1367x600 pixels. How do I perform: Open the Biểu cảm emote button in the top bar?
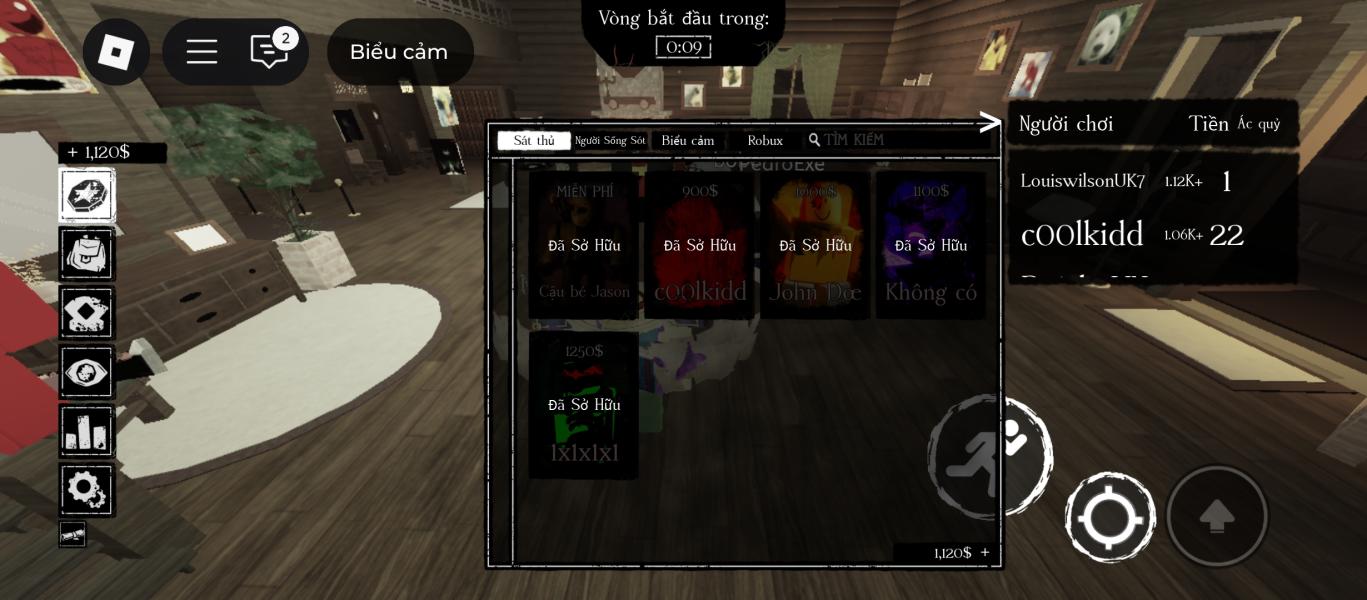pos(399,52)
